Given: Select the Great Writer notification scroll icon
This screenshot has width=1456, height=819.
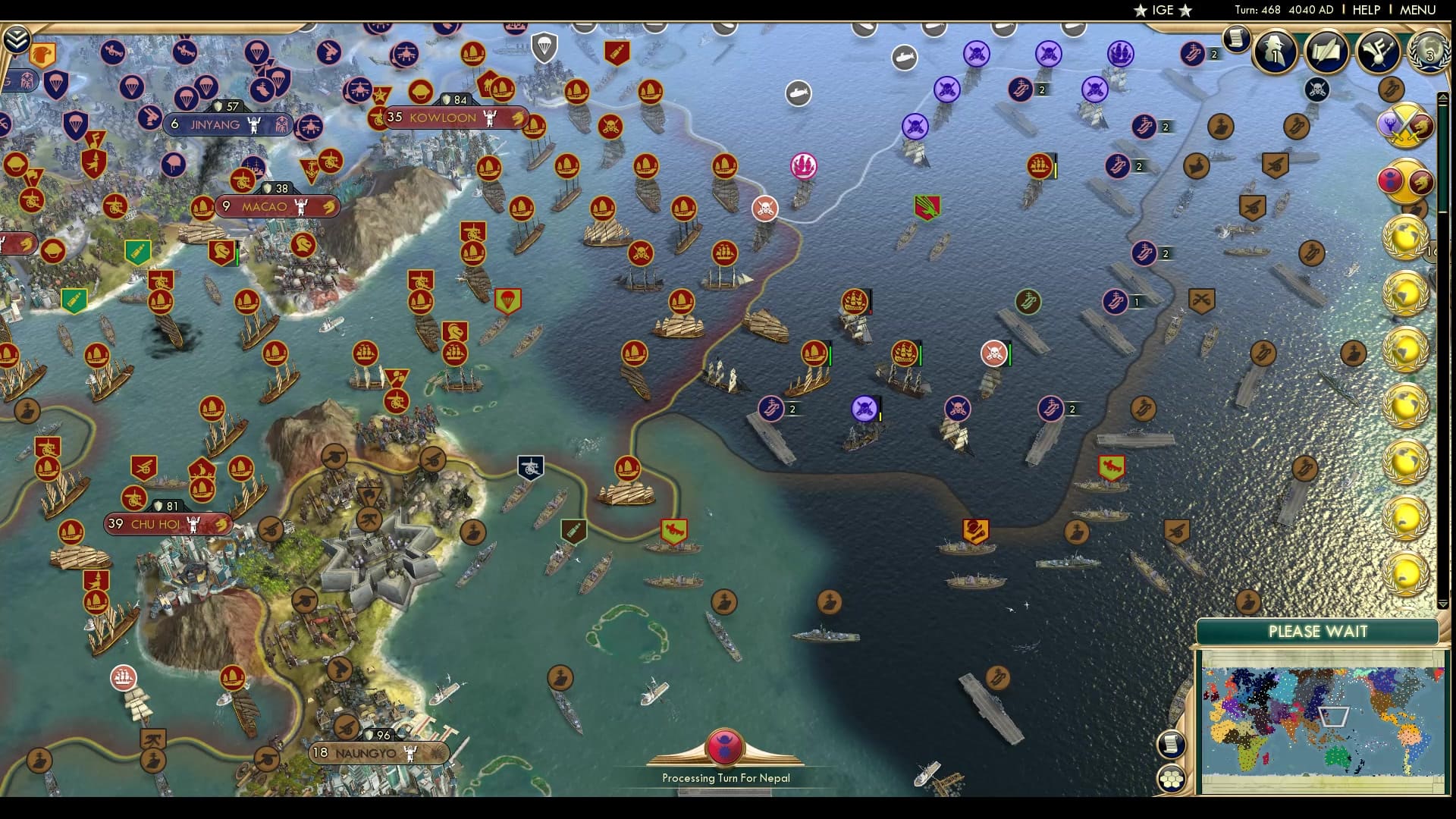Looking at the screenshot, I should point(1326,51).
